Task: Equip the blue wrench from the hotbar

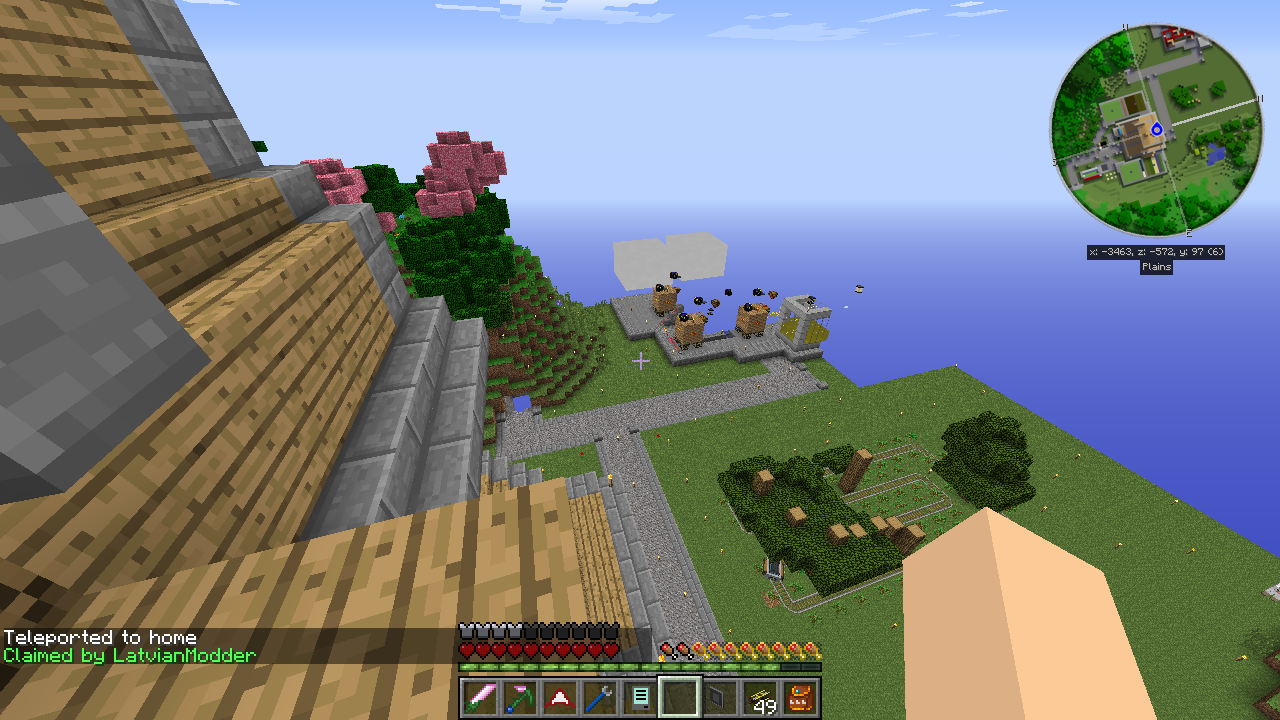Action: pyautogui.click(x=599, y=698)
